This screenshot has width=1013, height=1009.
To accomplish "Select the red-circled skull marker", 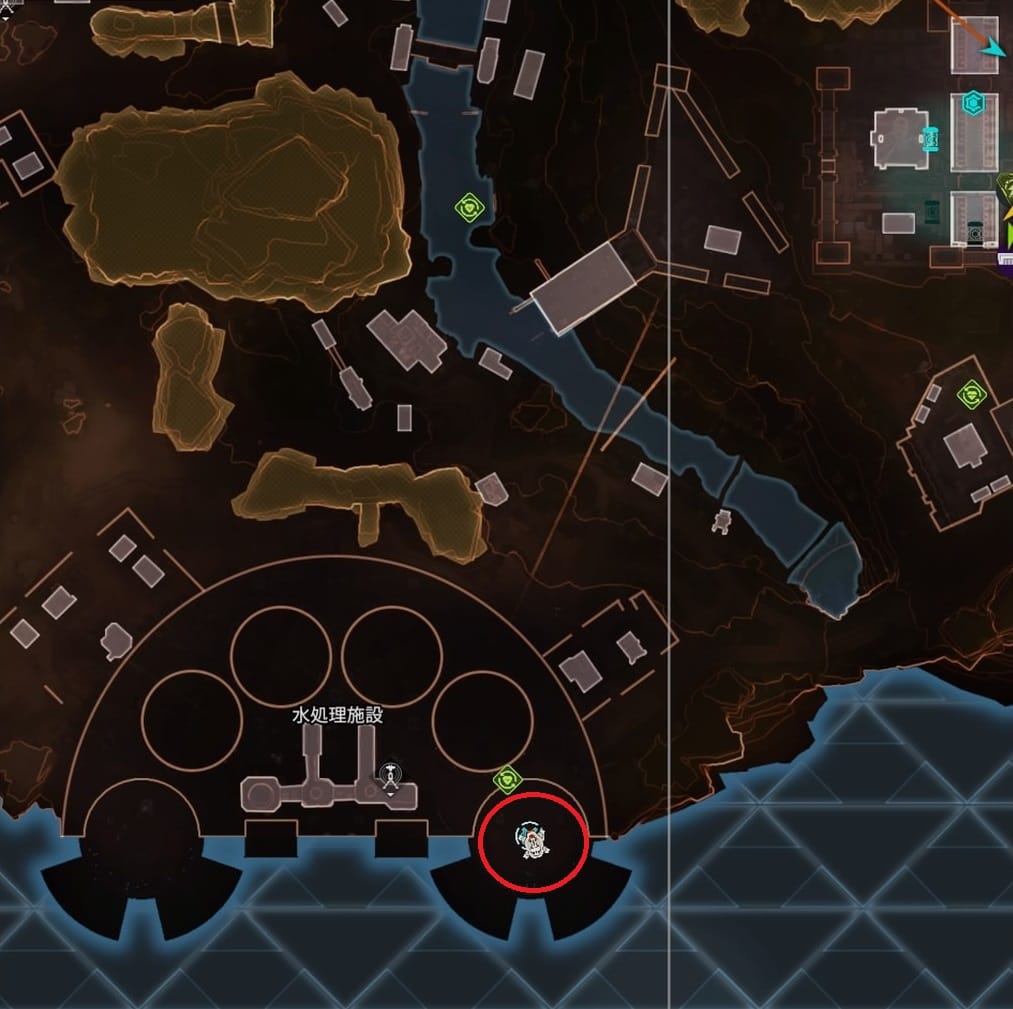I will pyautogui.click(x=531, y=842).
